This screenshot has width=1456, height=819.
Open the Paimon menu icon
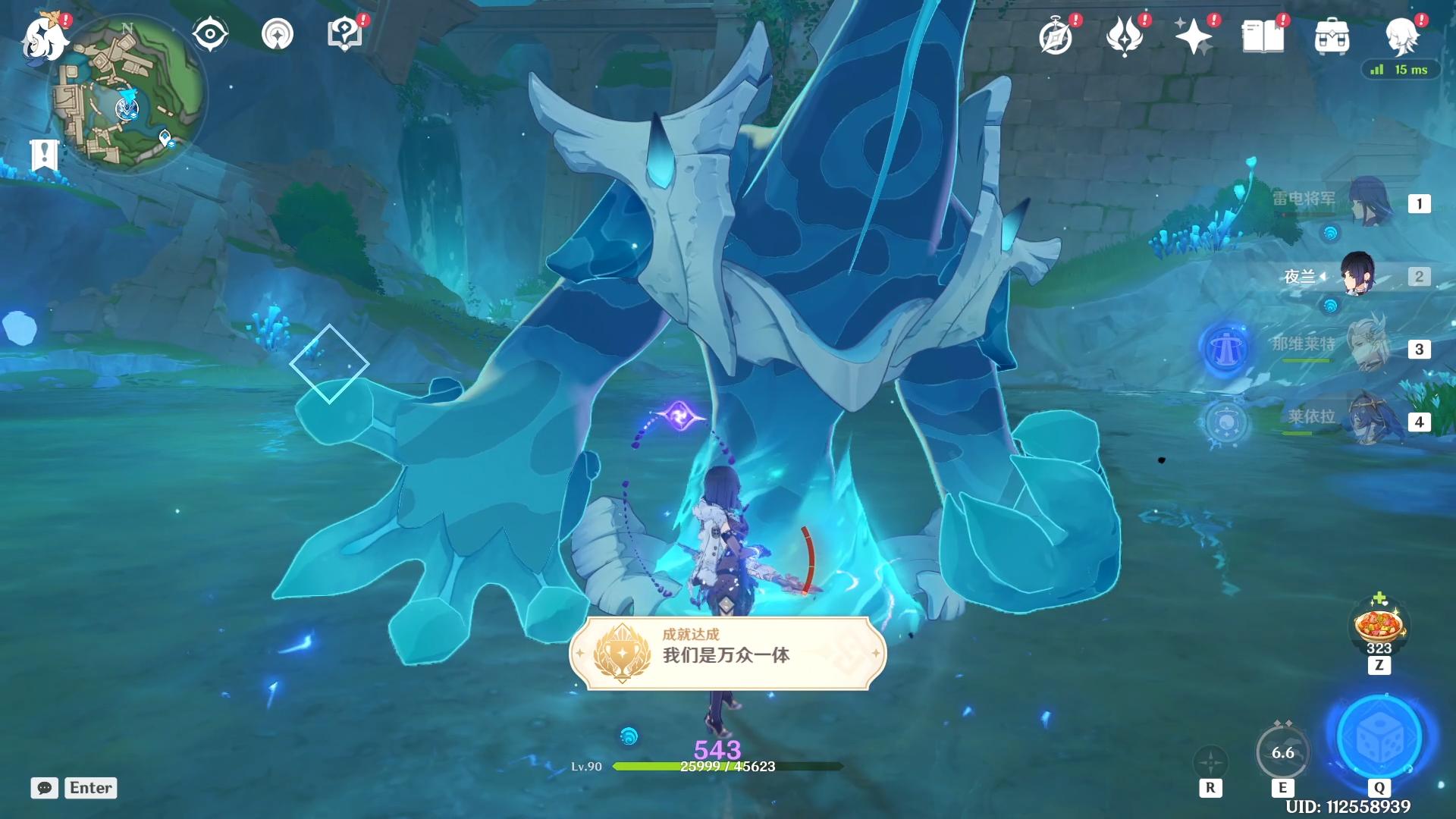tap(42, 36)
